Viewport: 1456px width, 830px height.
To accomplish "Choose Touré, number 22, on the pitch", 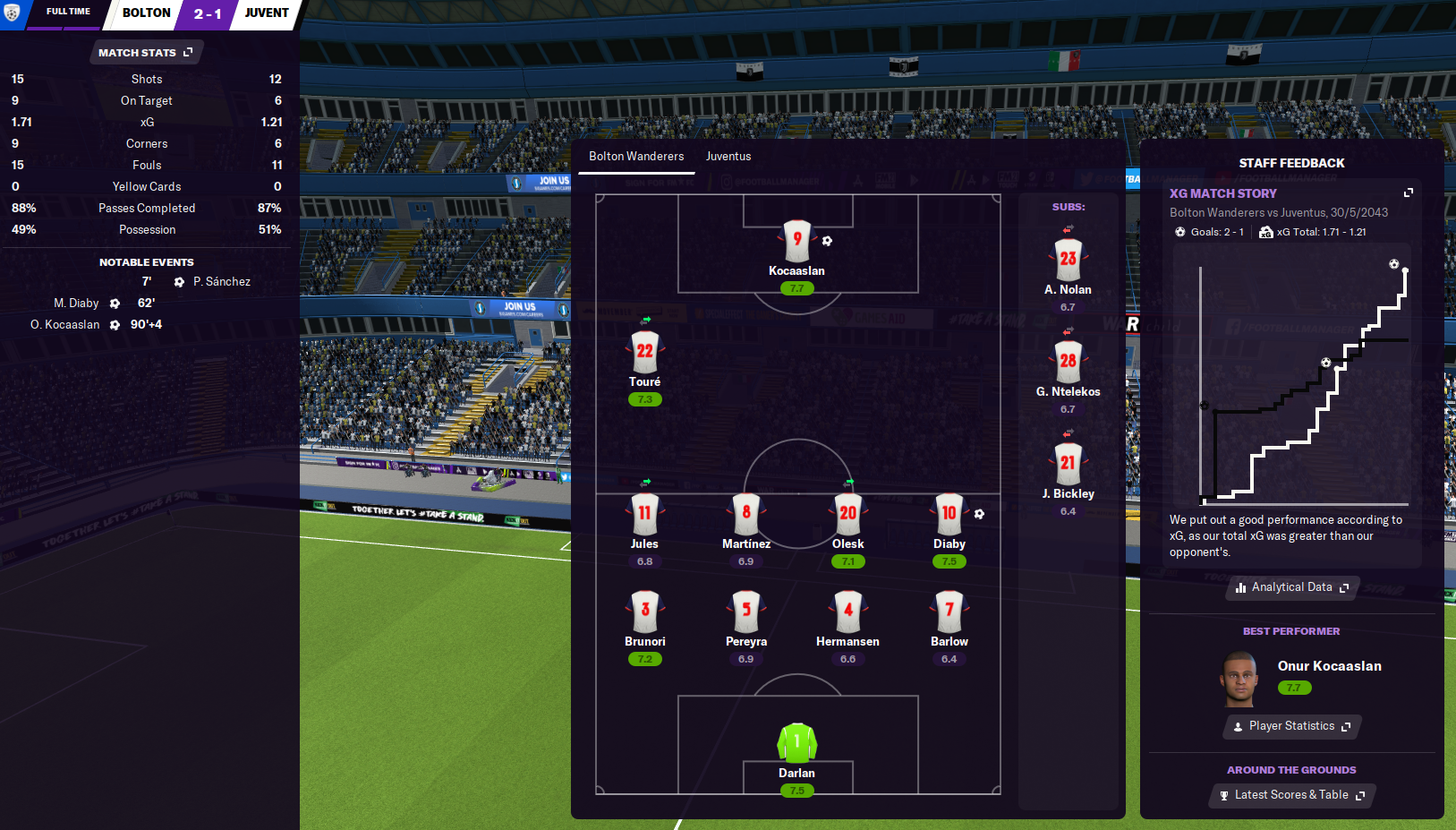I will 644,352.
